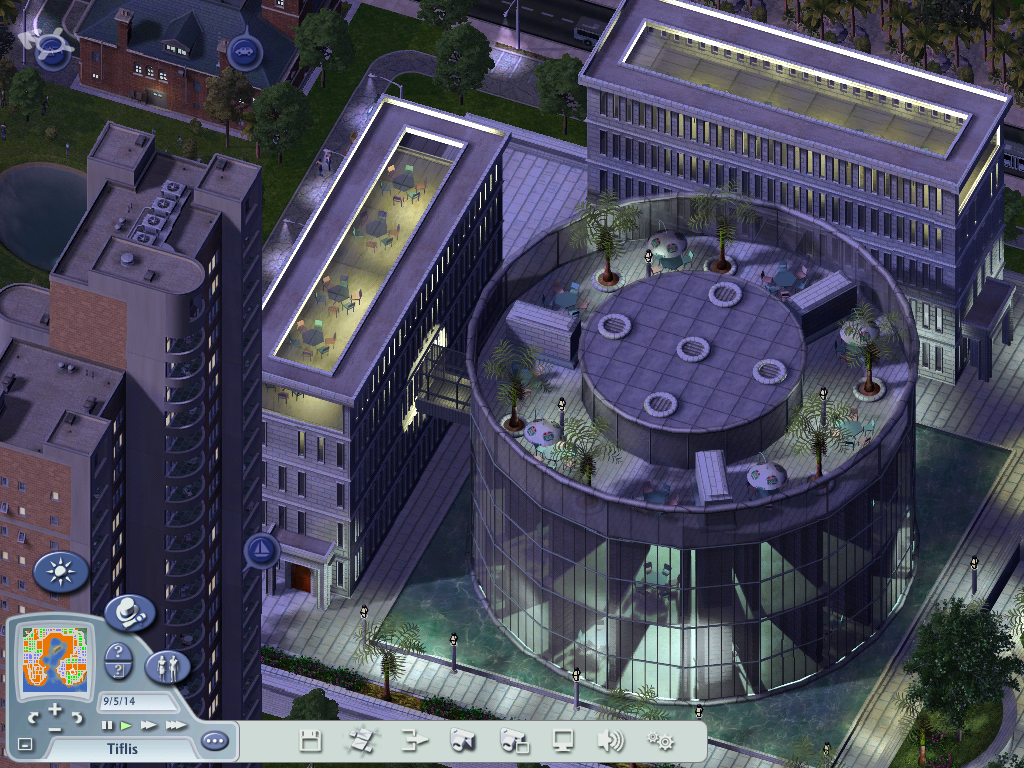Viewport: 1024px width, 768px height.
Task: Rotate the view clockwise
Action: click(x=76, y=717)
